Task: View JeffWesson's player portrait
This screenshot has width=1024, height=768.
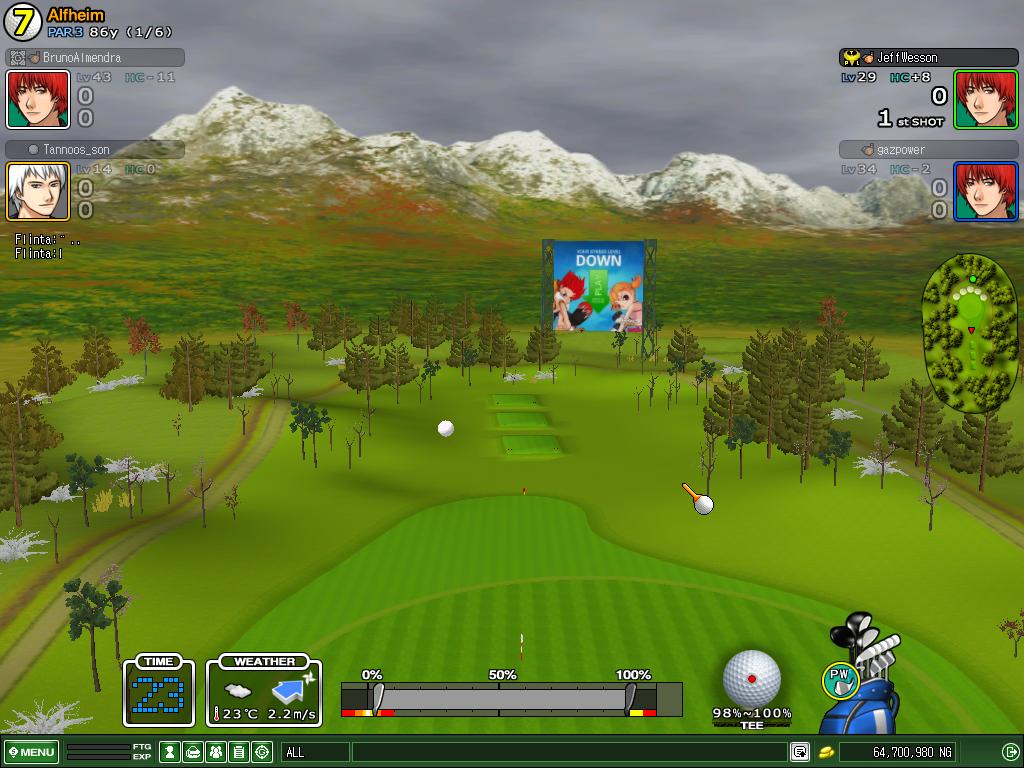Action: point(986,99)
